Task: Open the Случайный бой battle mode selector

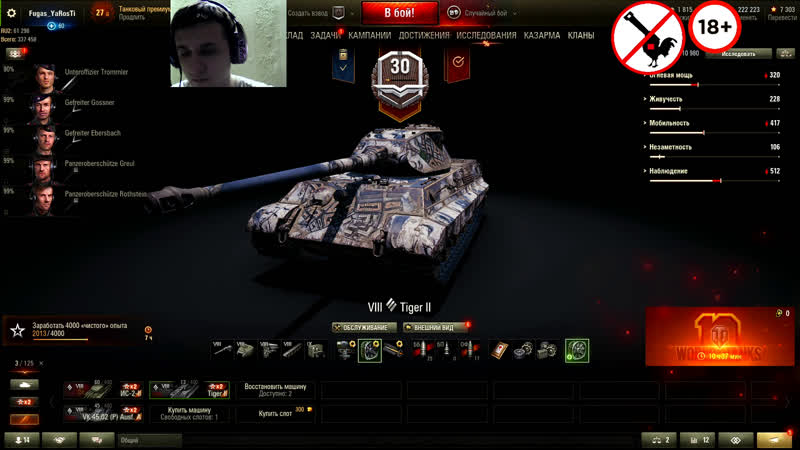Action: point(485,13)
